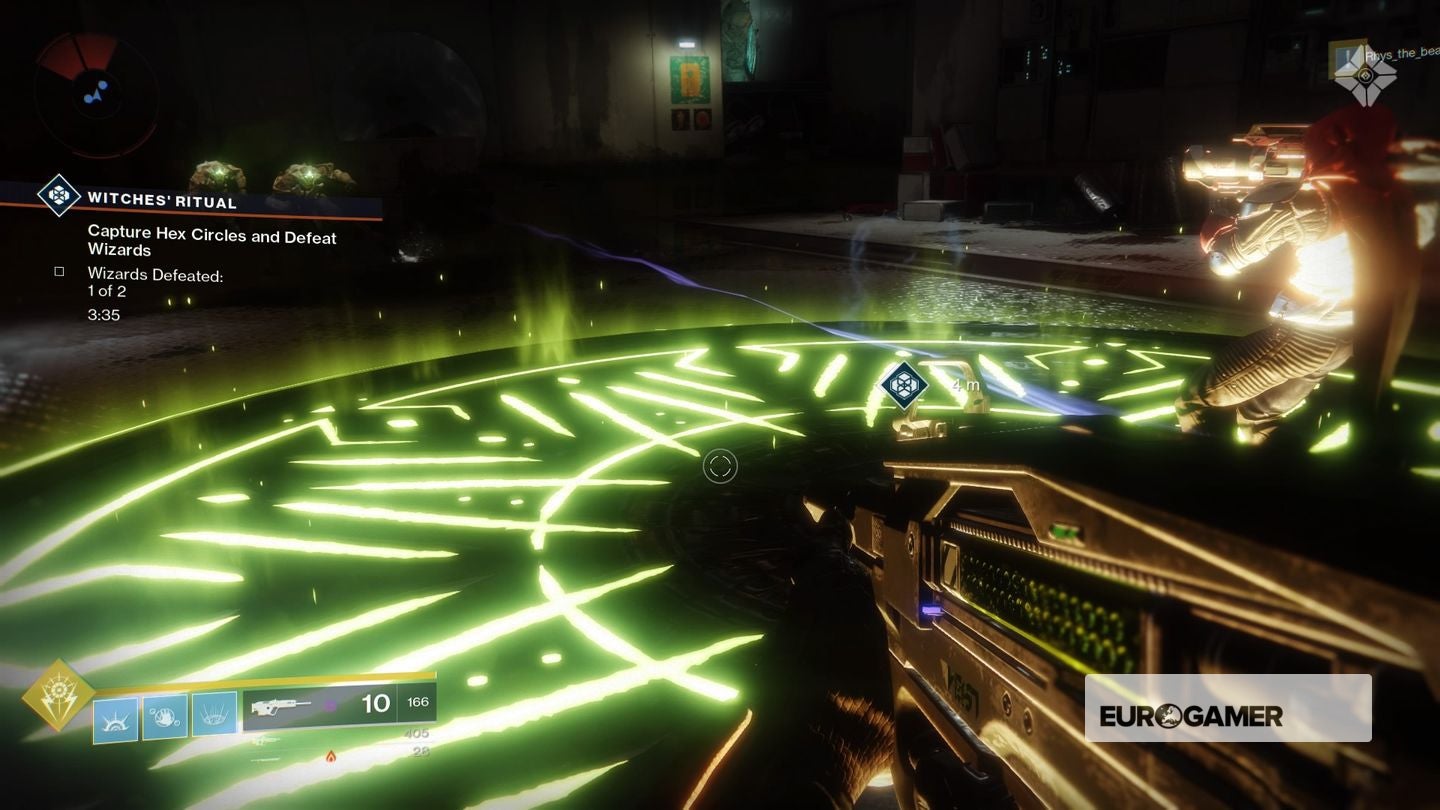1440x810 pixels.
Task: Click the golden super ability diamond icon
Action: pos(58,695)
